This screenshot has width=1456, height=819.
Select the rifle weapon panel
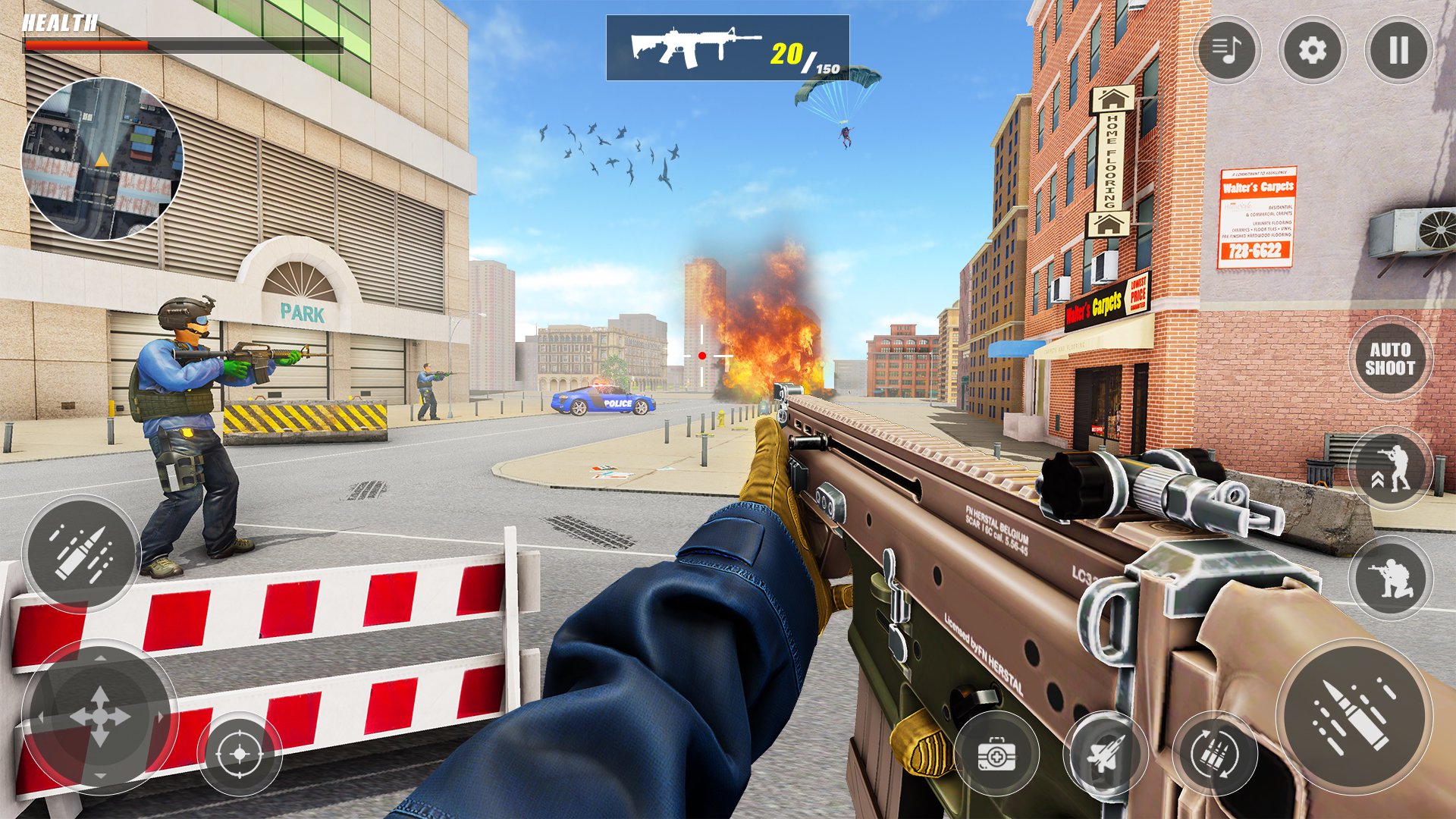[x=727, y=48]
